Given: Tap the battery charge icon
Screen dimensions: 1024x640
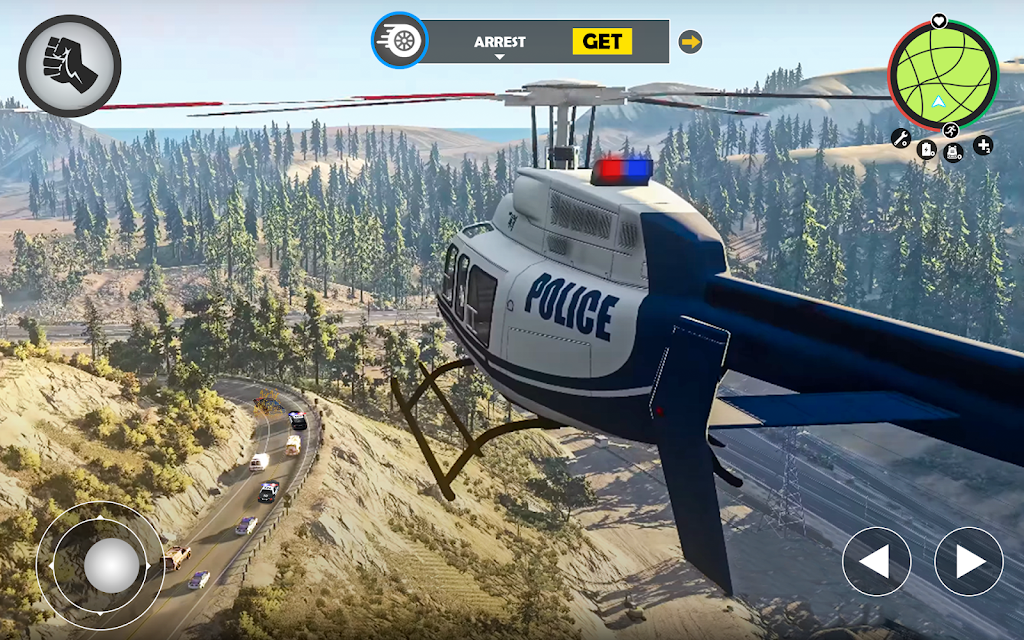Looking at the screenshot, I should click(926, 150).
